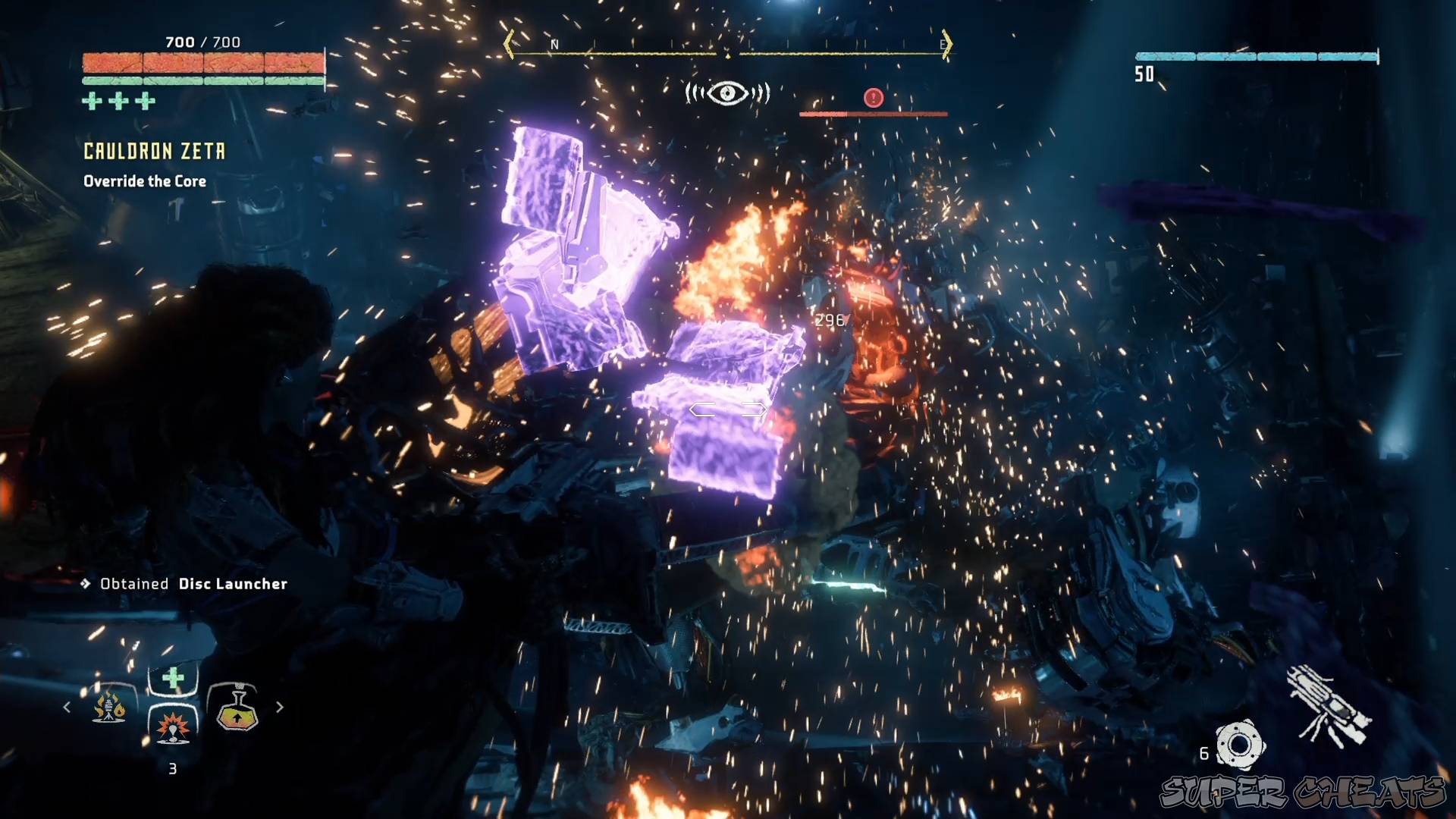
Task: Cycle left with the item wheel arrow
Action: (67, 708)
